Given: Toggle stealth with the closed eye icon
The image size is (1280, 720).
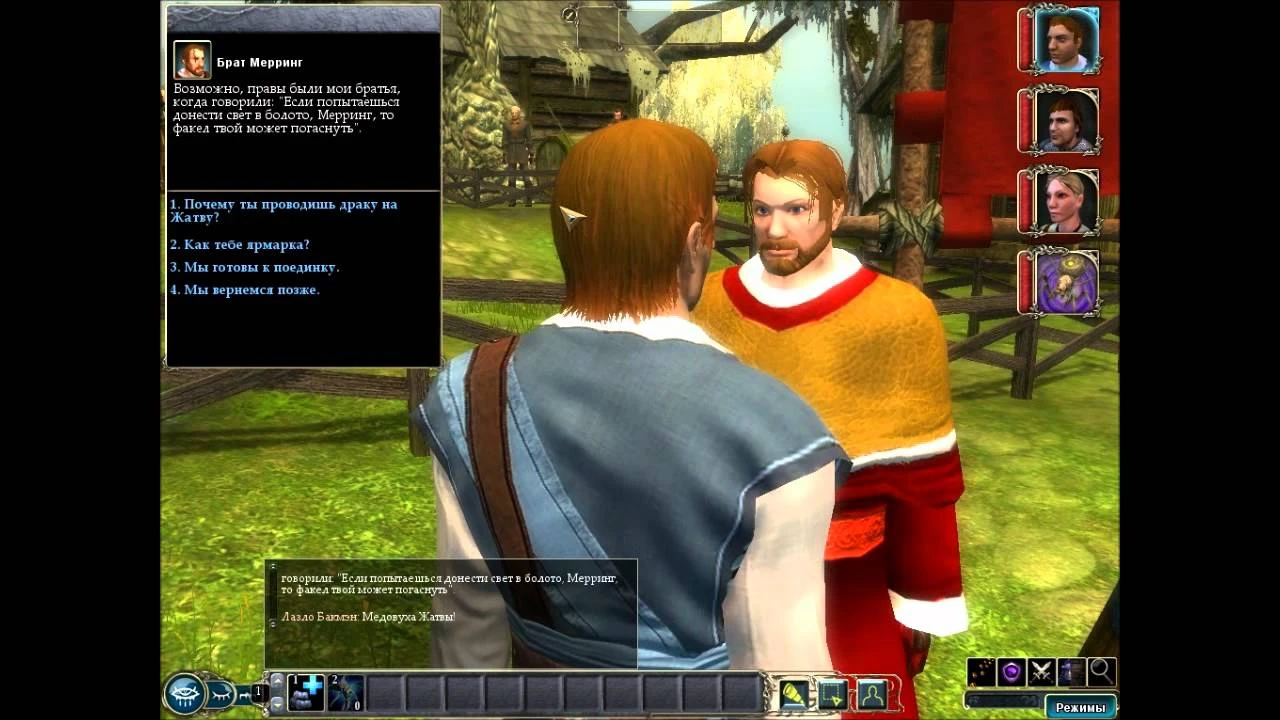Looking at the screenshot, I should [220, 692].
